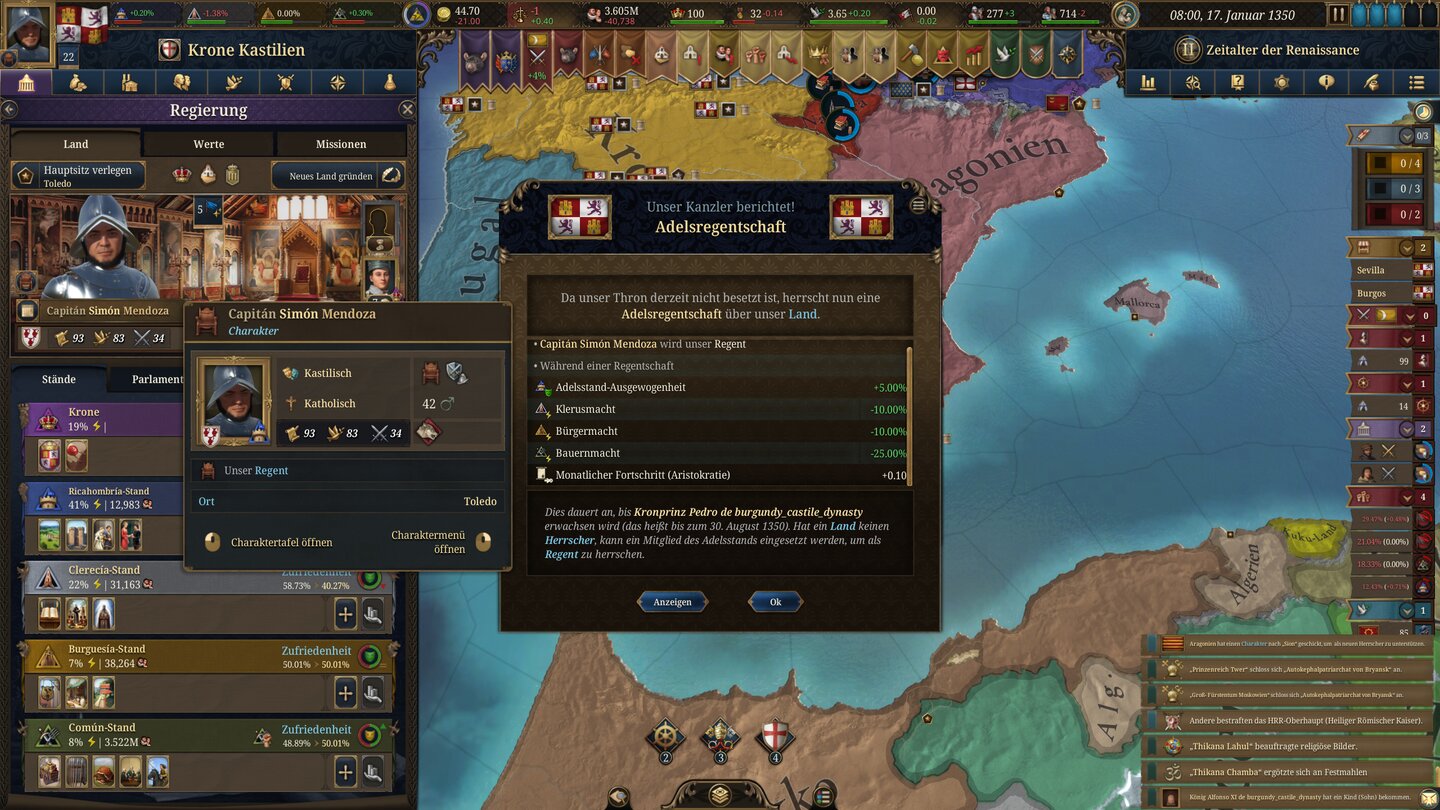Viewport: 1440px width, 810px height.
Task: Open the ledger bar-chart icon top right
Action: (x=1148, y=83)
